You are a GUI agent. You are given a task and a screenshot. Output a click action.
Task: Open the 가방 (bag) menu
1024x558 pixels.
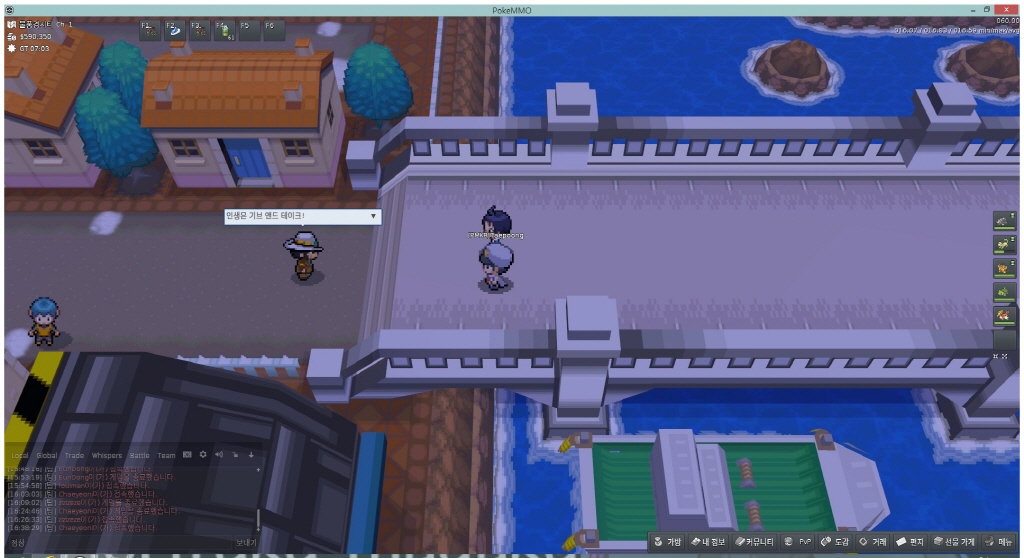pos(669,541)
